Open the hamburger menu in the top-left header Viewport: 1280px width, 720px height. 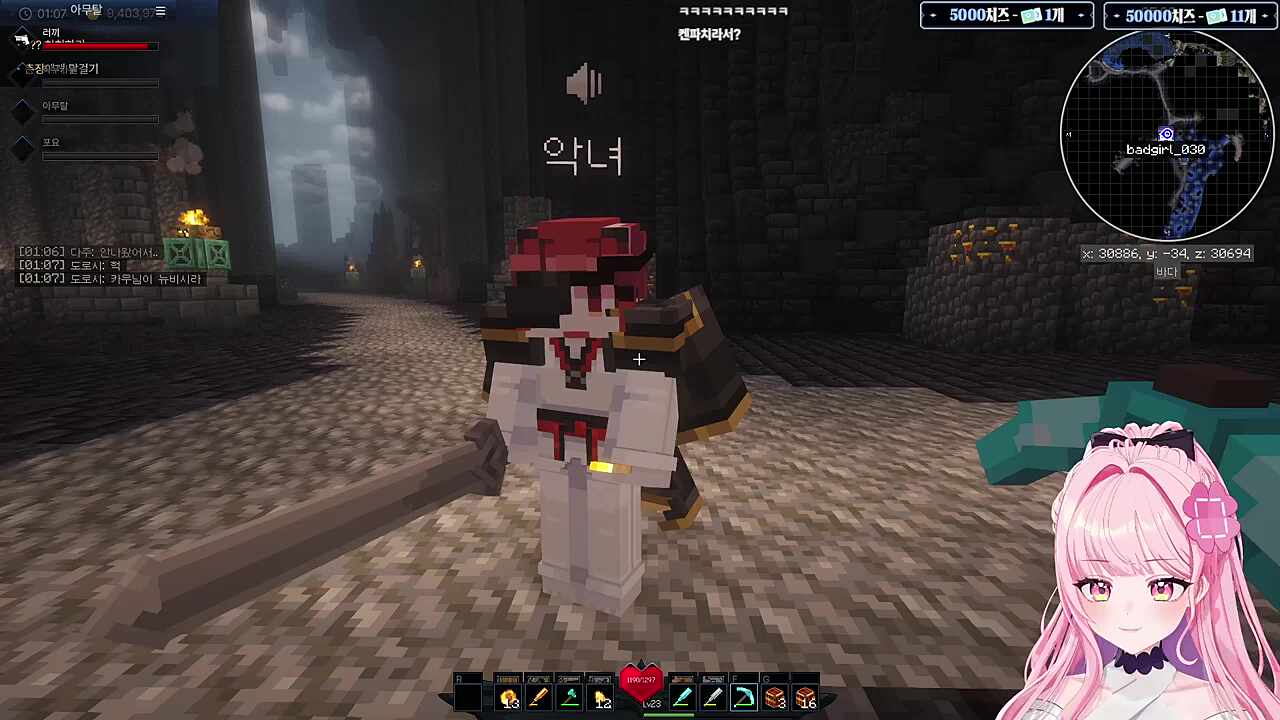160,11
